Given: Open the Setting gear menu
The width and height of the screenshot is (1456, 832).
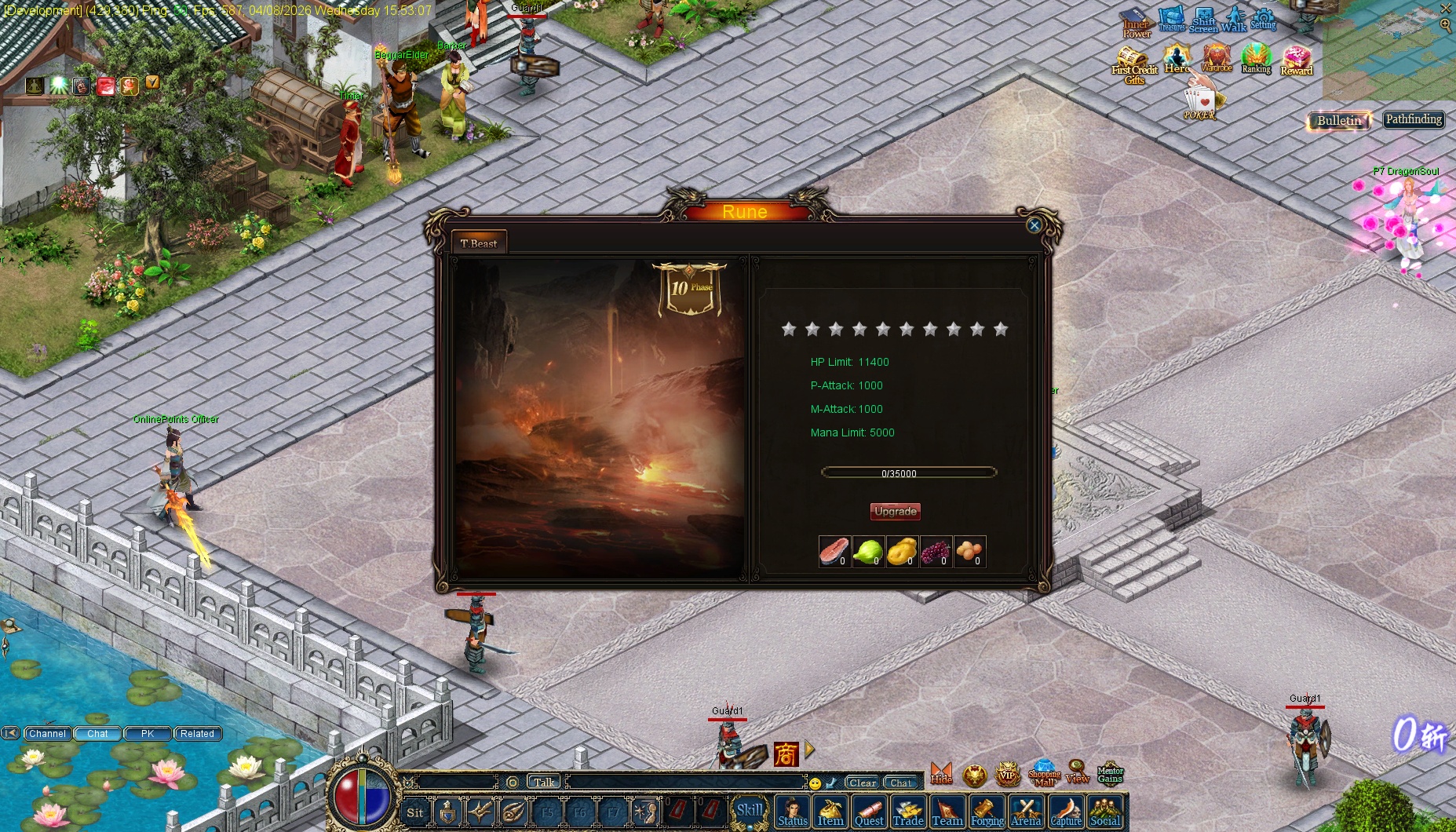Looking at the screenshot, I should pyautogui.click(x=1263, y=19).
